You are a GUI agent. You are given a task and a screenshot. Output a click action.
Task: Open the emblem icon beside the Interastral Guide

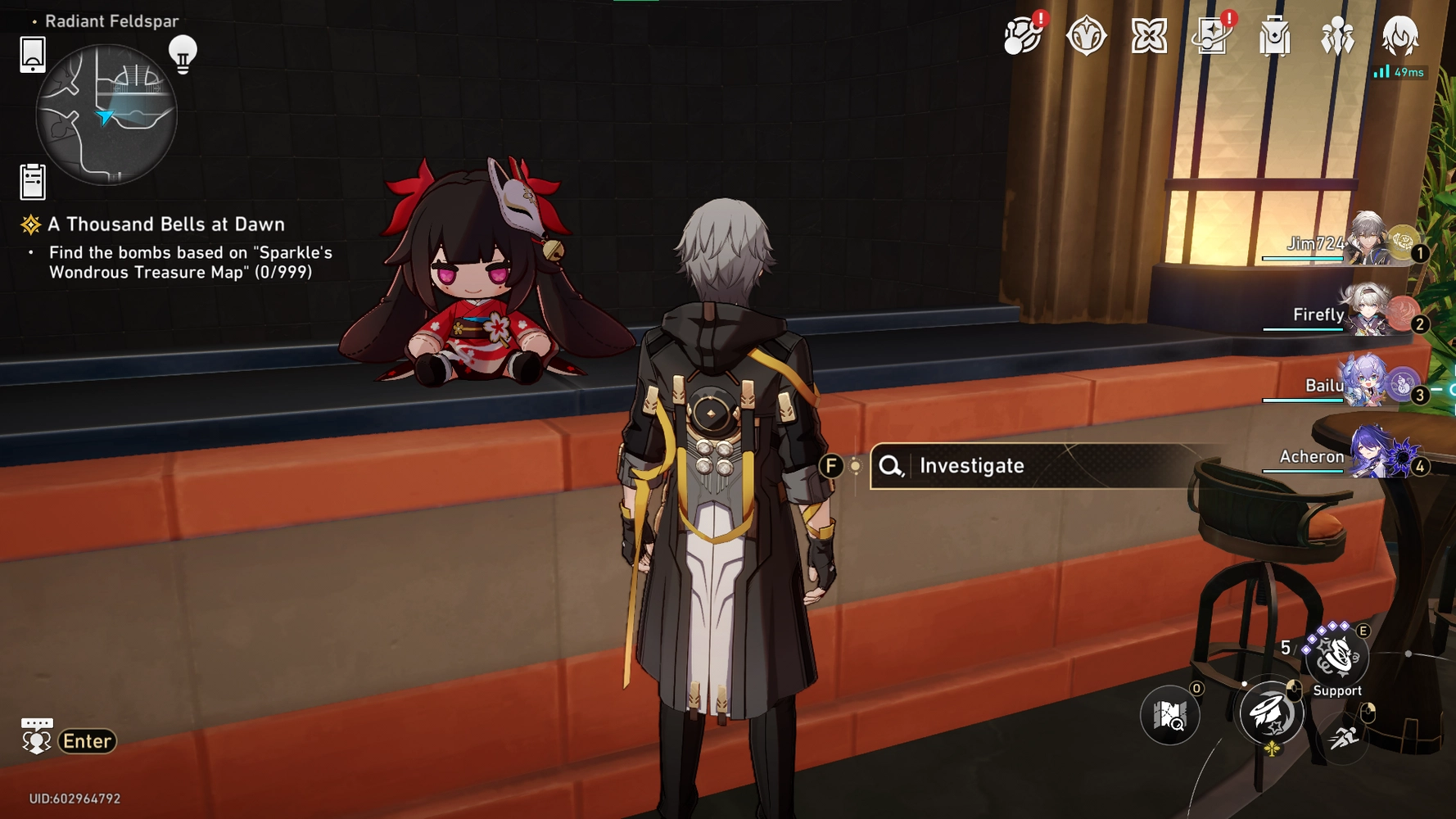[x=1085, y=35]
